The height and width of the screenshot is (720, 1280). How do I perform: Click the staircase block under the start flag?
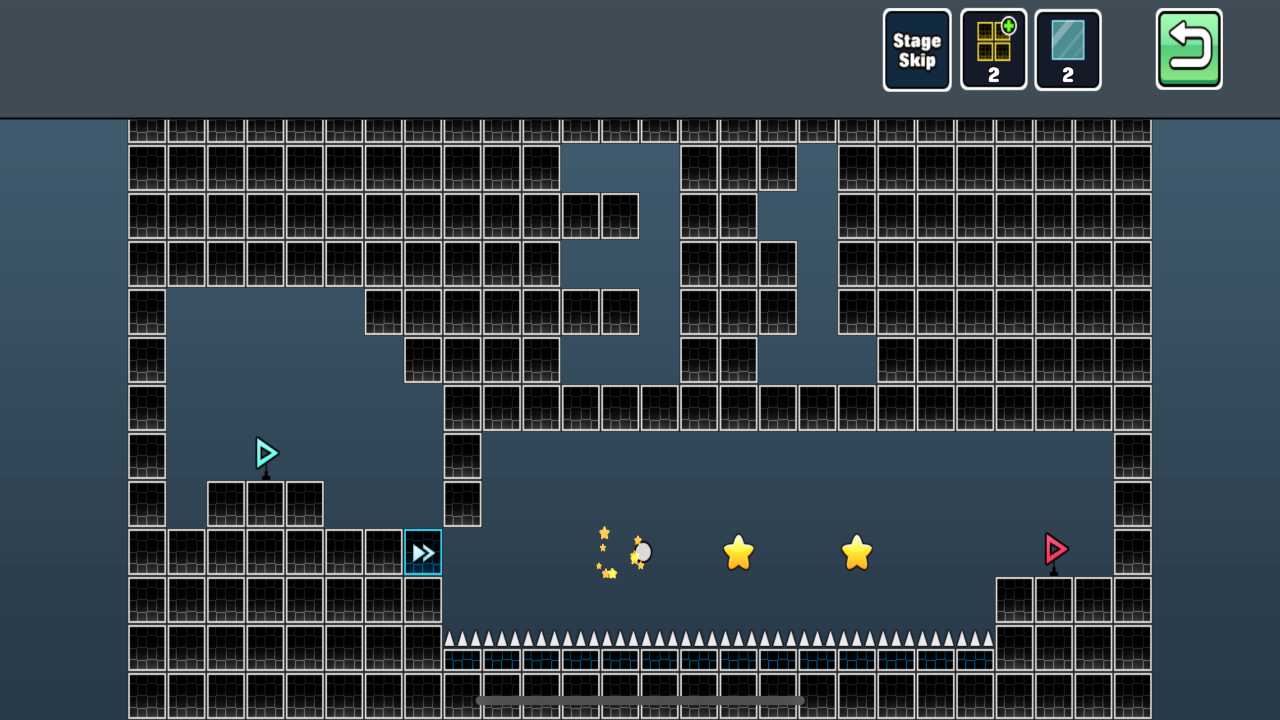tap(265, 505)
